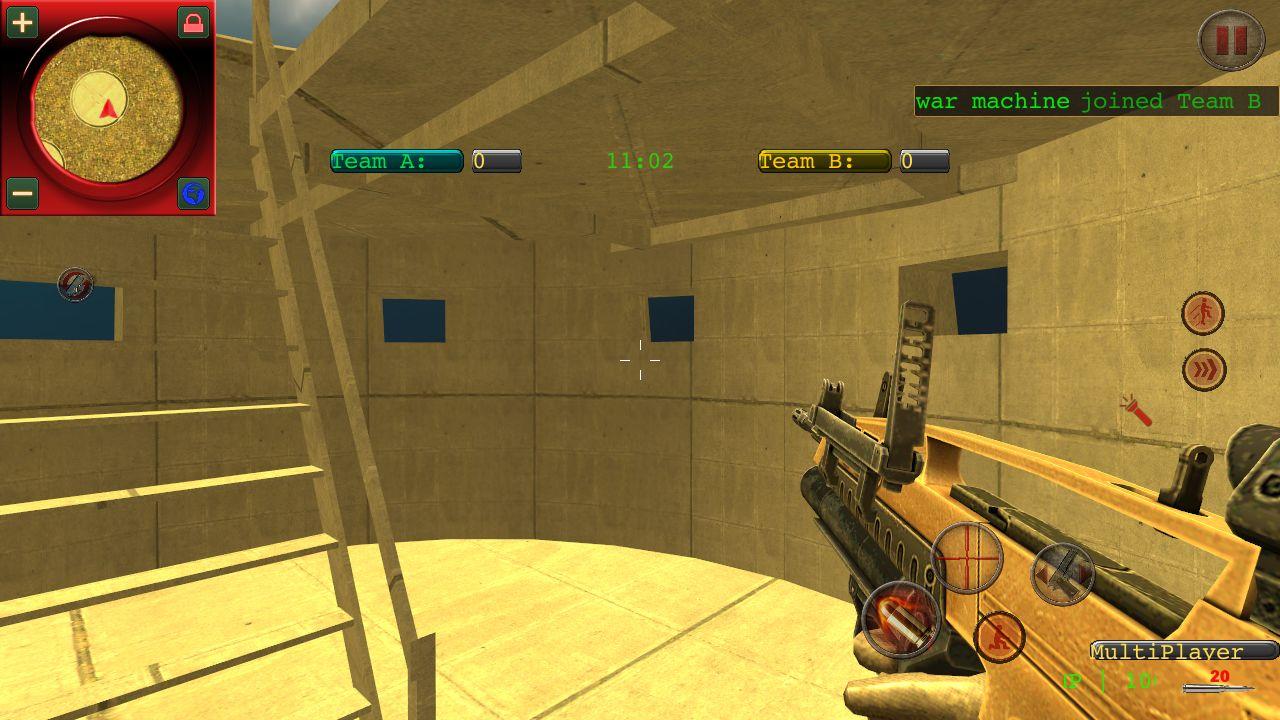Aim down sights with the crosshair button

[x=967, y=557]
